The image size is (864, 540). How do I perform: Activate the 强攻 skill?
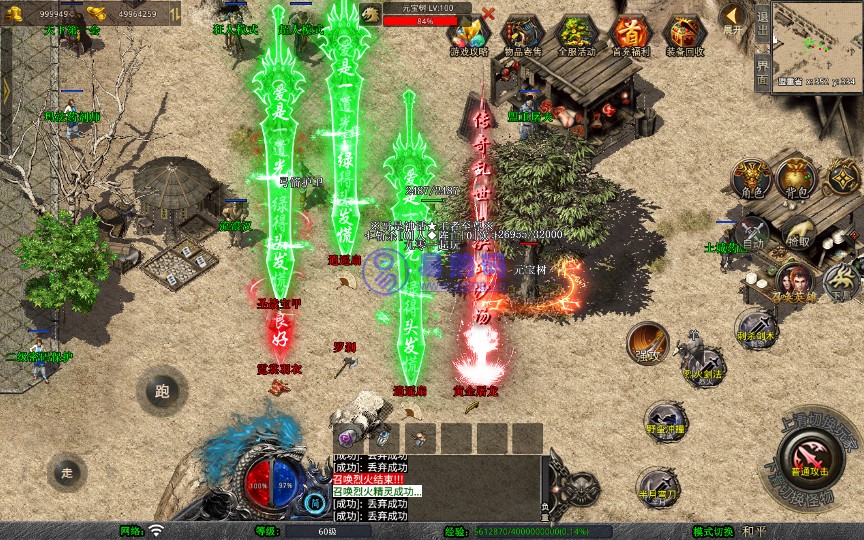[647, 343]
